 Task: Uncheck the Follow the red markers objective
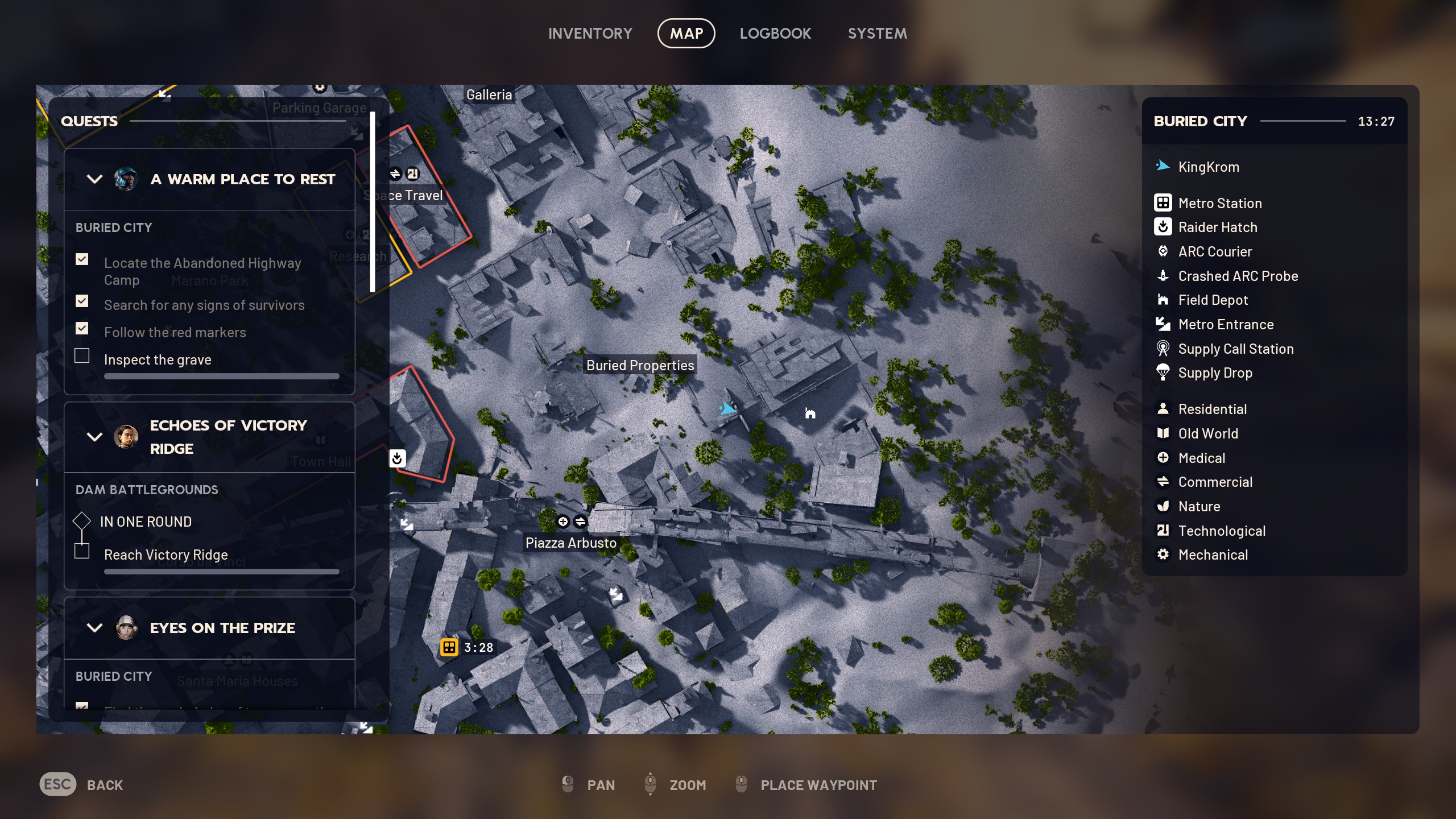point(82,328)
